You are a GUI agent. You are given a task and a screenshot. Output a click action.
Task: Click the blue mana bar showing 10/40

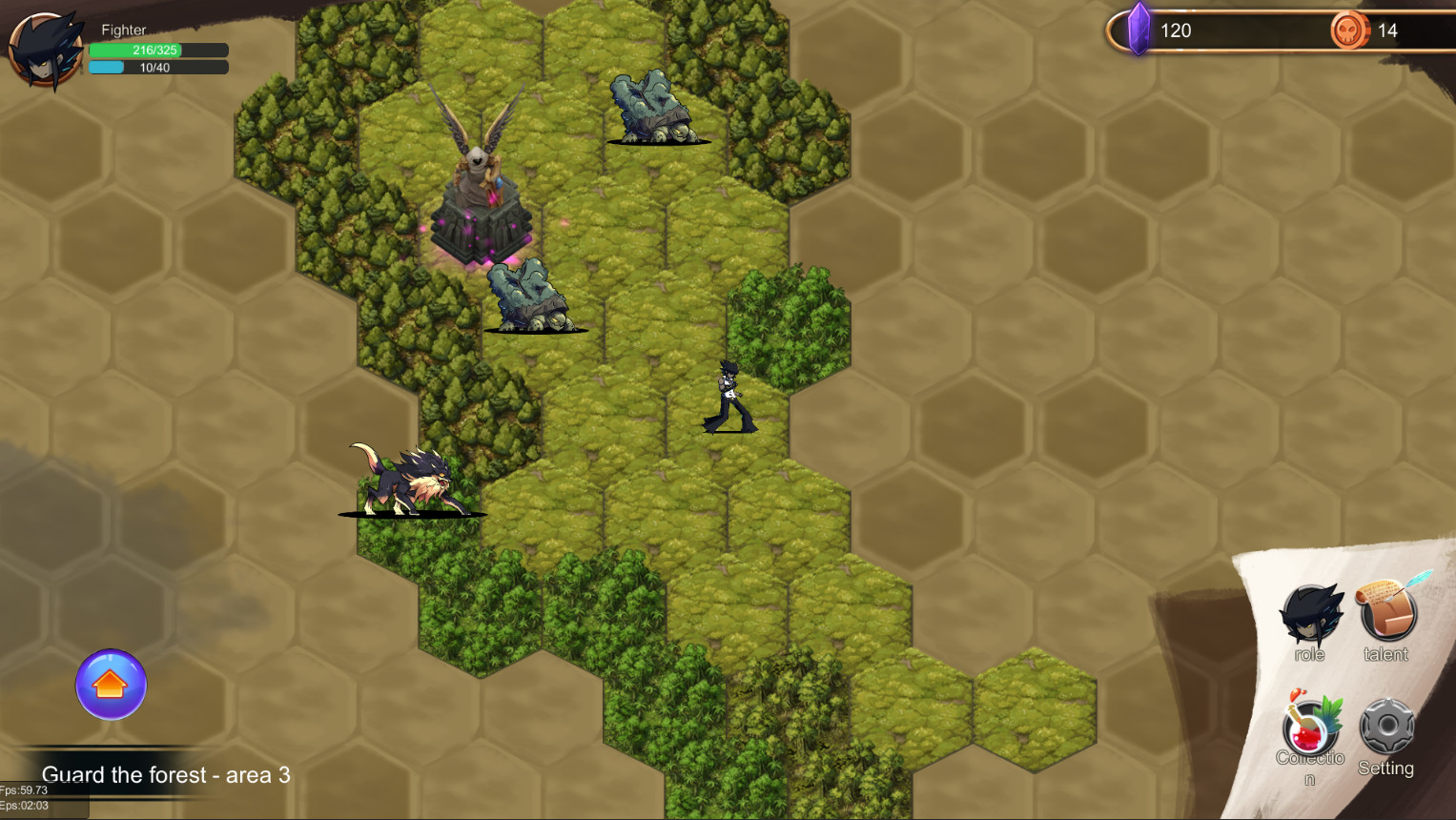tap(158, 66)
